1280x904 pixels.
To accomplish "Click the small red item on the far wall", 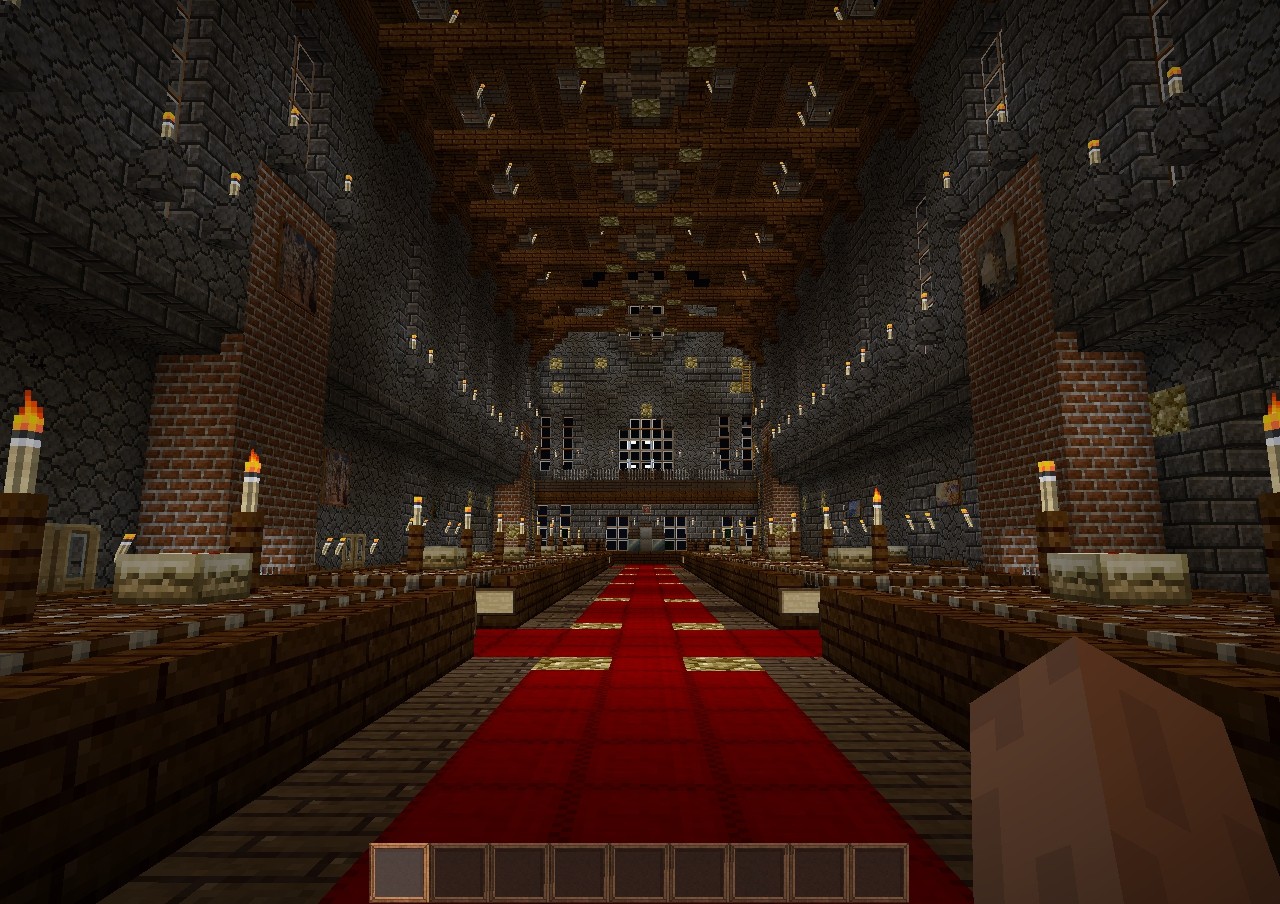I will (645, 509).
